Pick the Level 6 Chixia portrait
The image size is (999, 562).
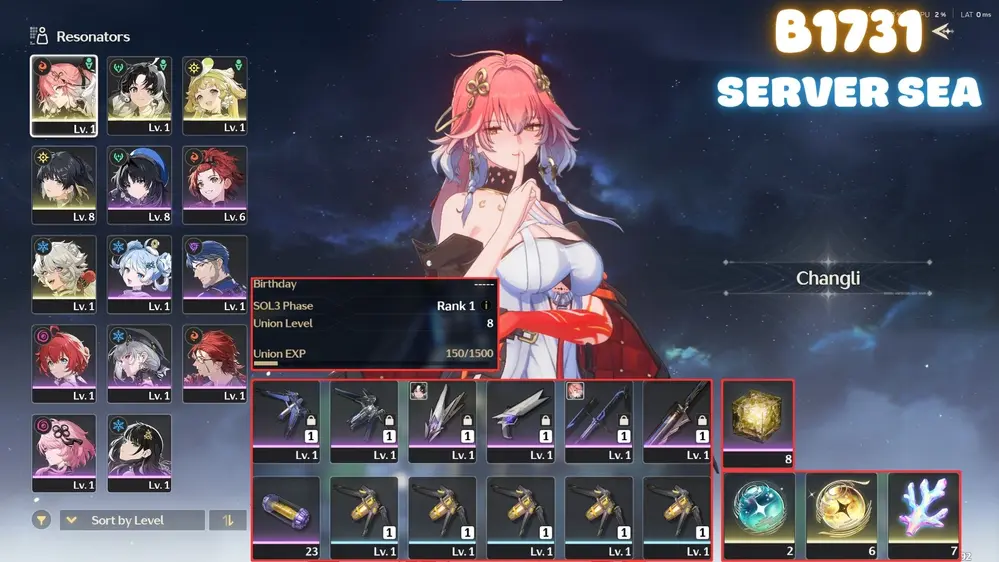point(214,184)
